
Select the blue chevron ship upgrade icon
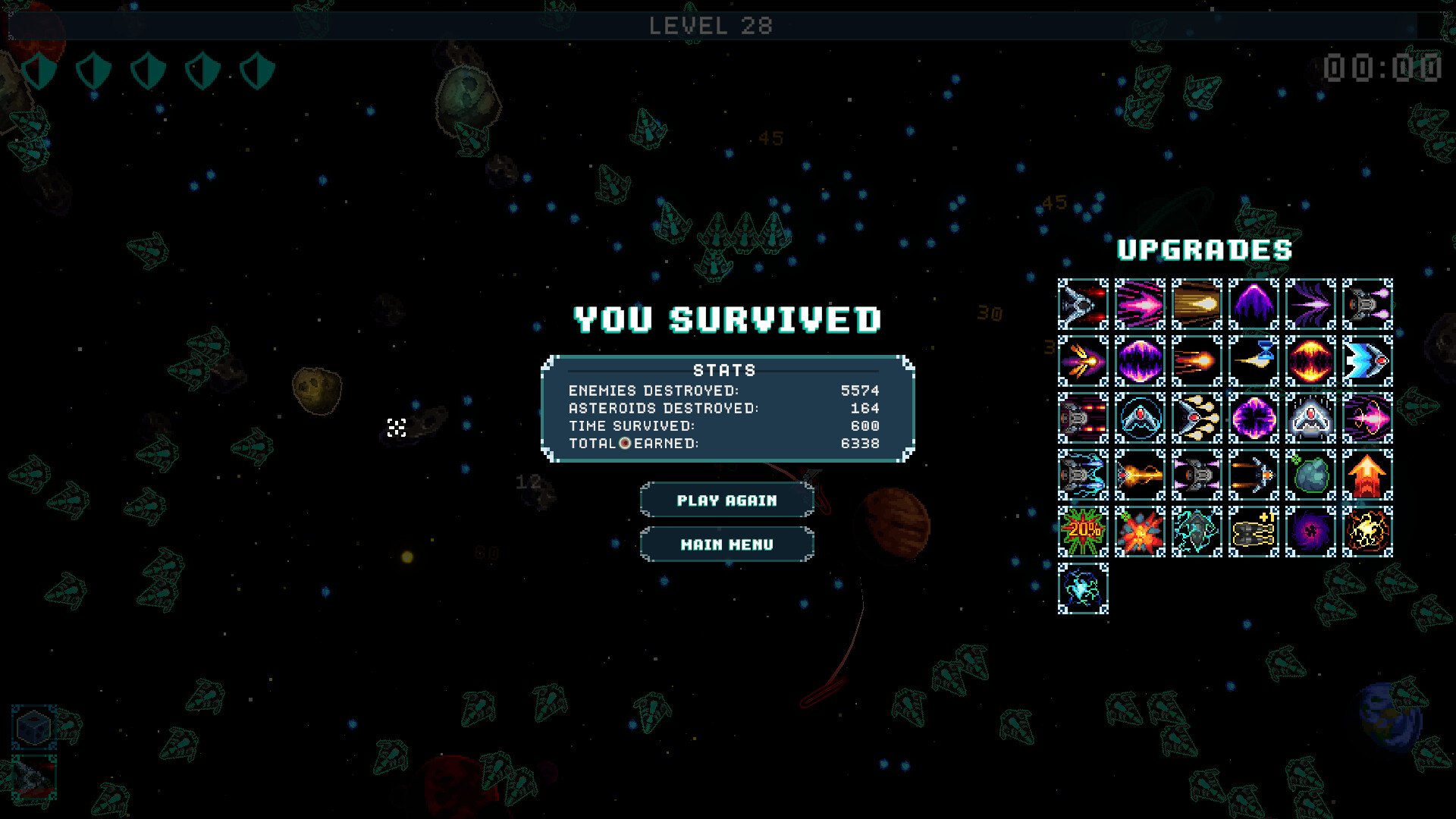(x=1367, y=360)
